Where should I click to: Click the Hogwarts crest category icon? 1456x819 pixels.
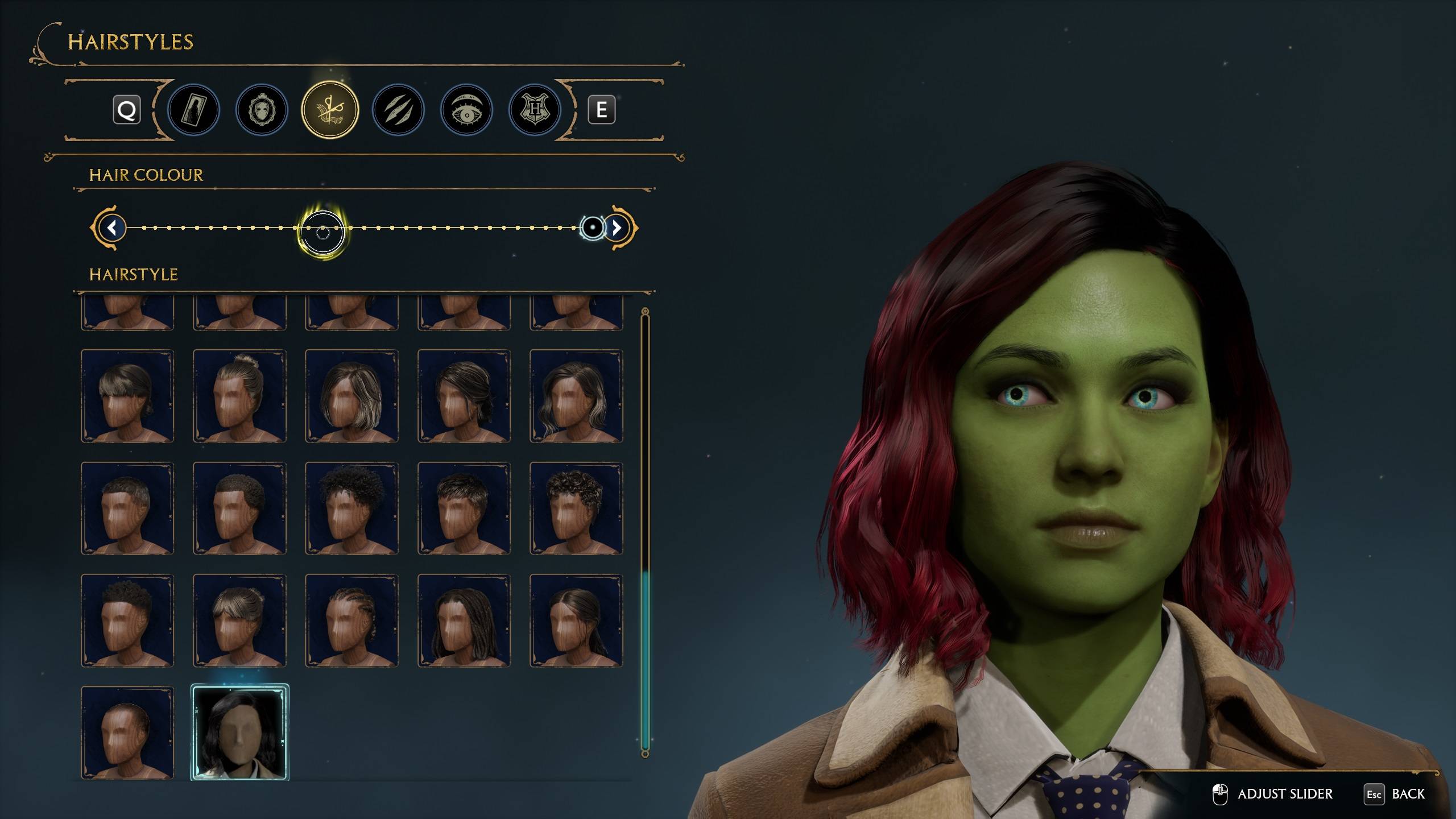[533, 110]
